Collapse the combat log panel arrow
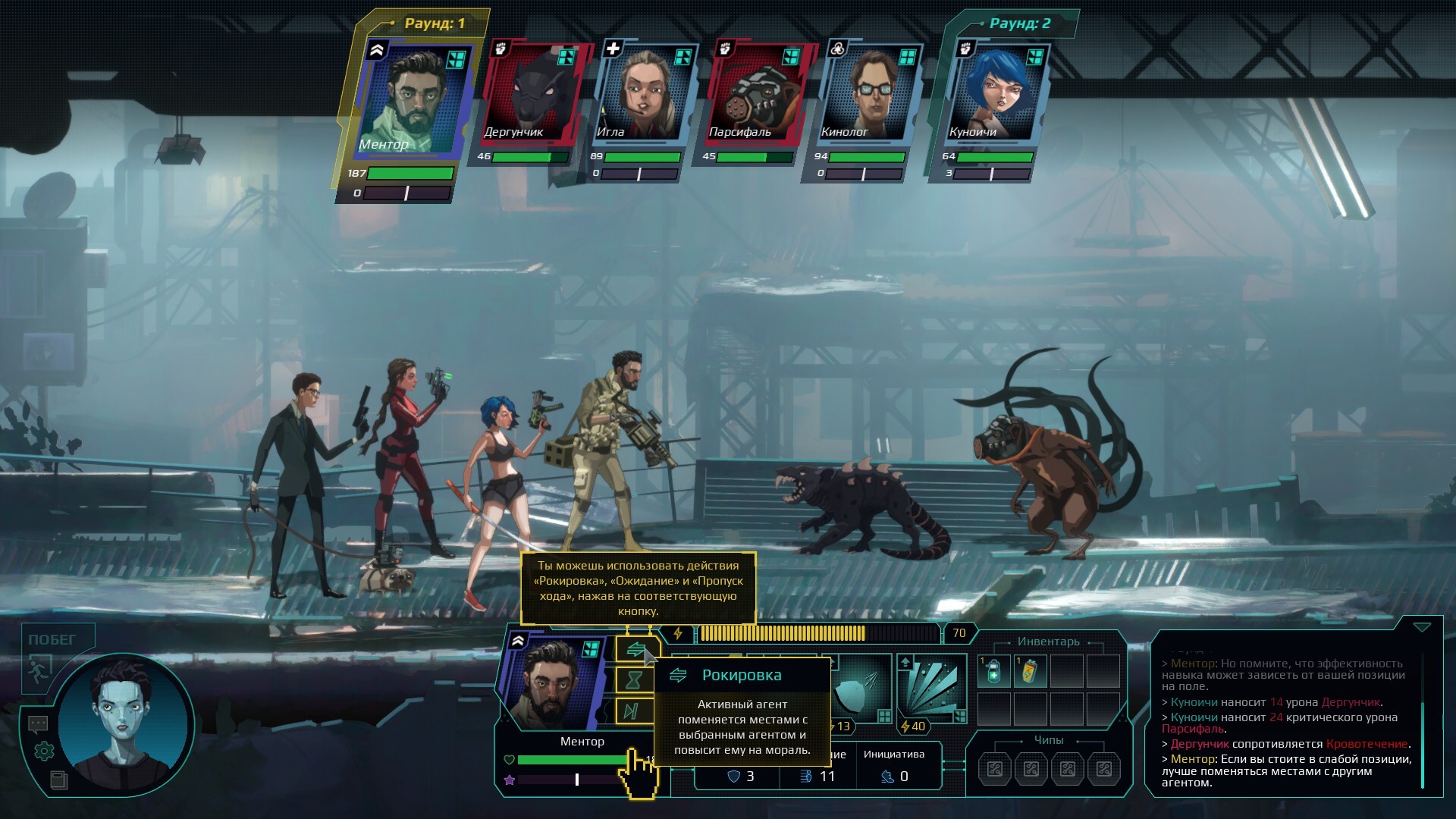Viewport: 1456px width, 819px height. point(1421,628)
